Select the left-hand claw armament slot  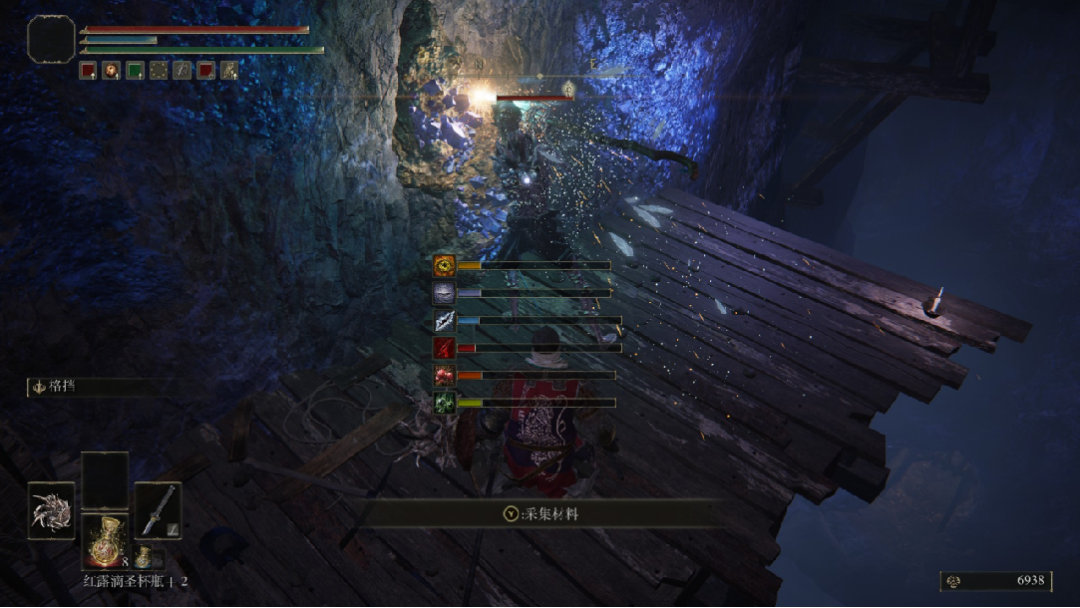pyautogui.click(x=51, y=510)
